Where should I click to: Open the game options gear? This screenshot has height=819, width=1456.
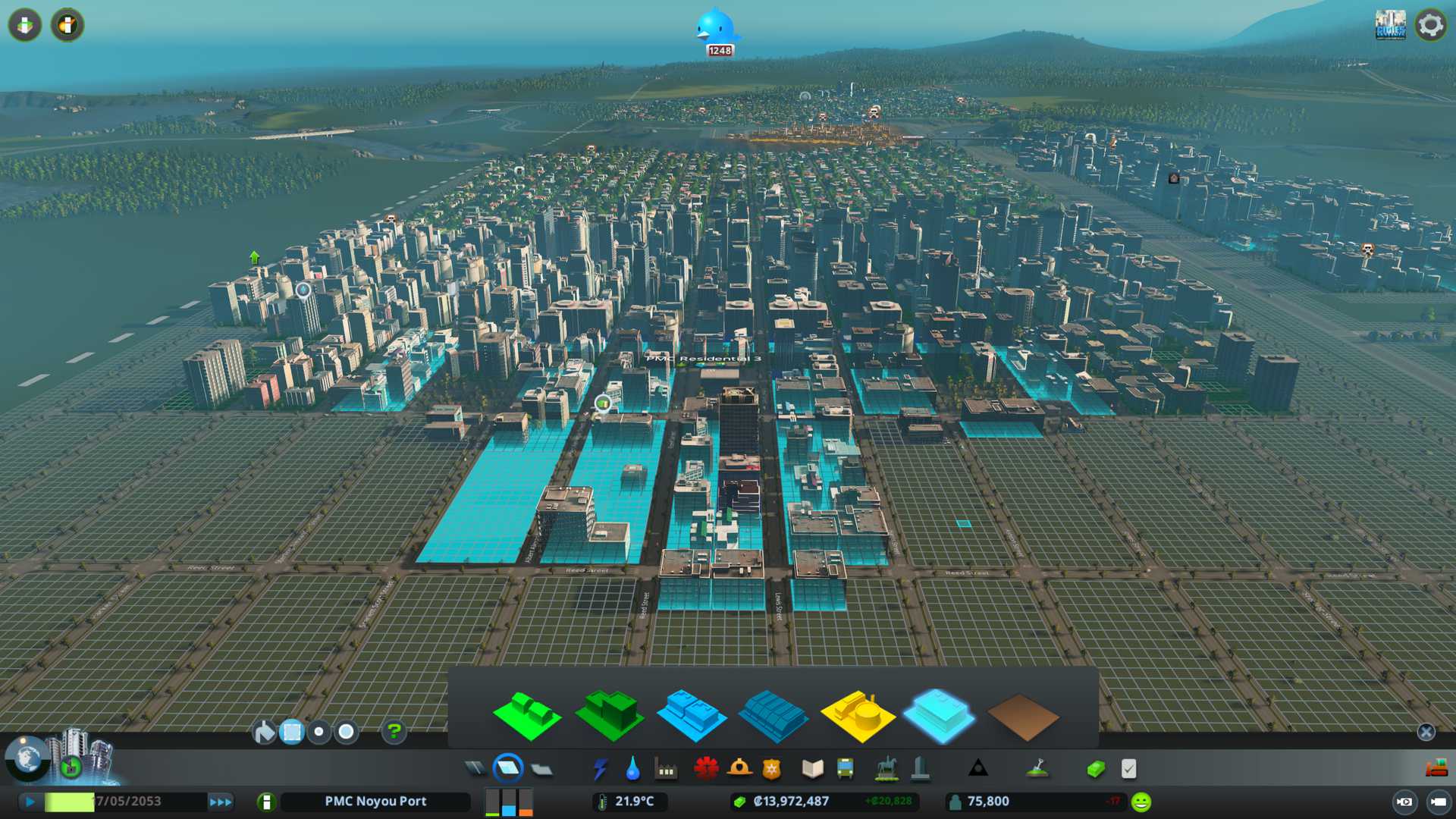pos(1430,25)
